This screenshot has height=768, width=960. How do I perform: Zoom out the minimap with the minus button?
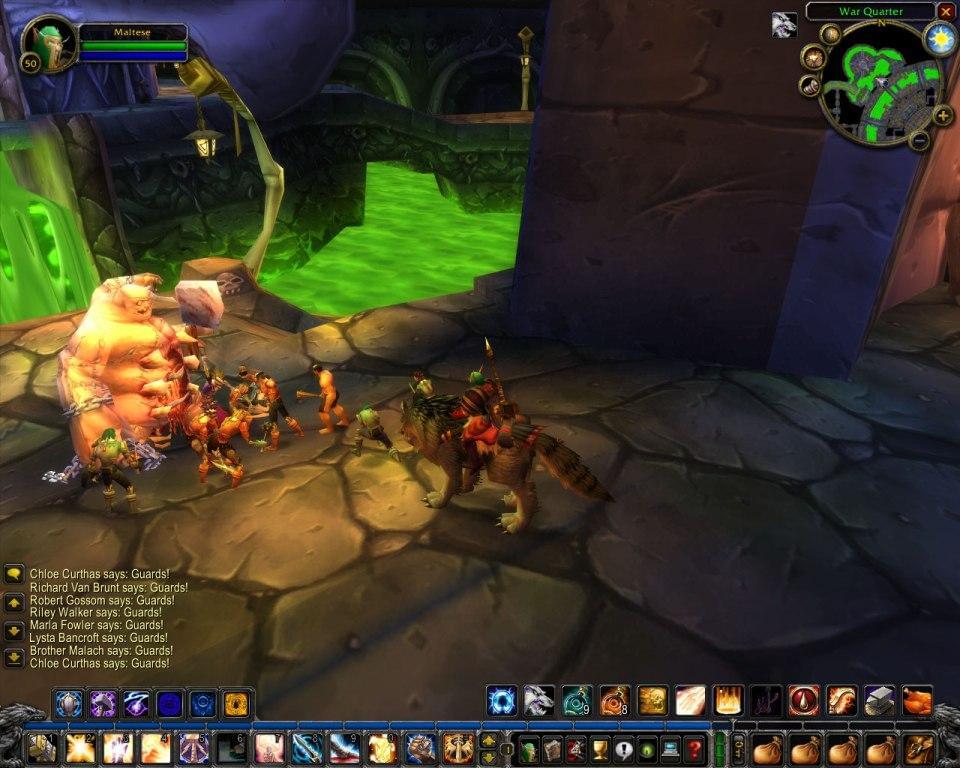point(919,140)
